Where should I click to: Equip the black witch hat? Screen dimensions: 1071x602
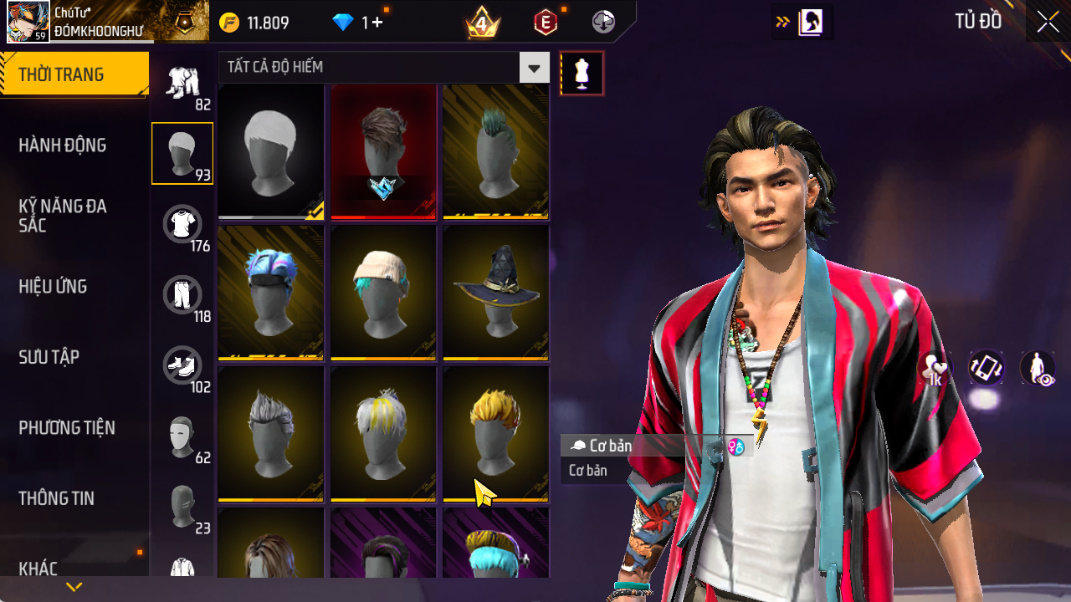pos(496,292)
